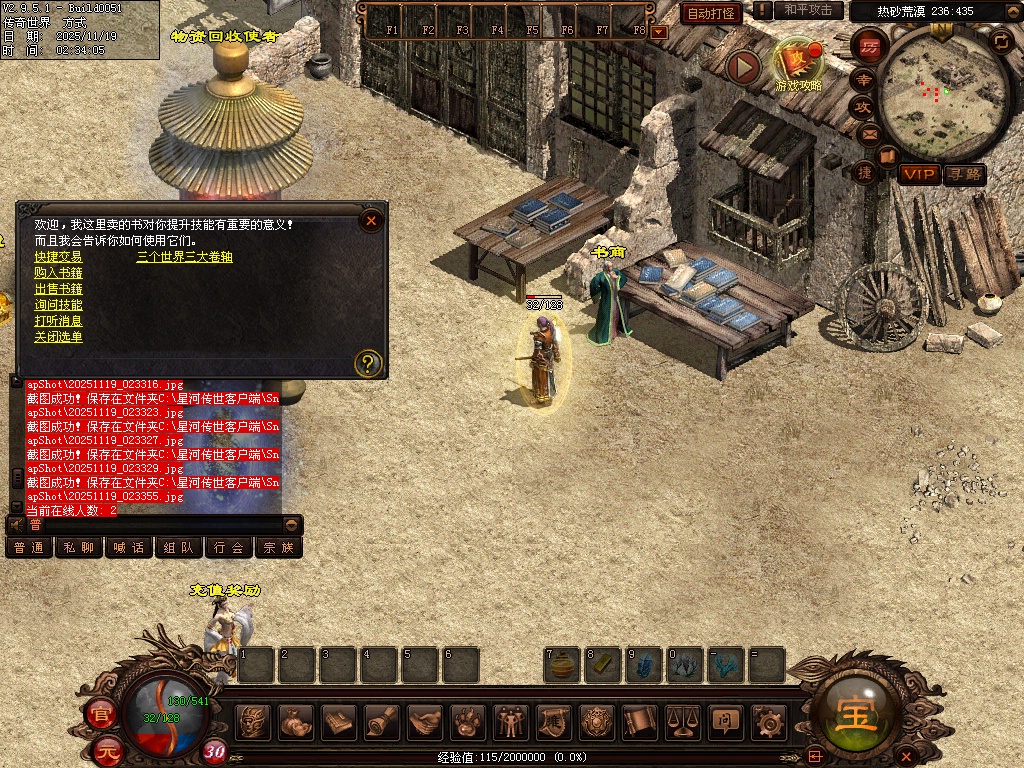Screen dimensions: 1024x768
Task: Open the VIP panel
Action: coord(918,174)
